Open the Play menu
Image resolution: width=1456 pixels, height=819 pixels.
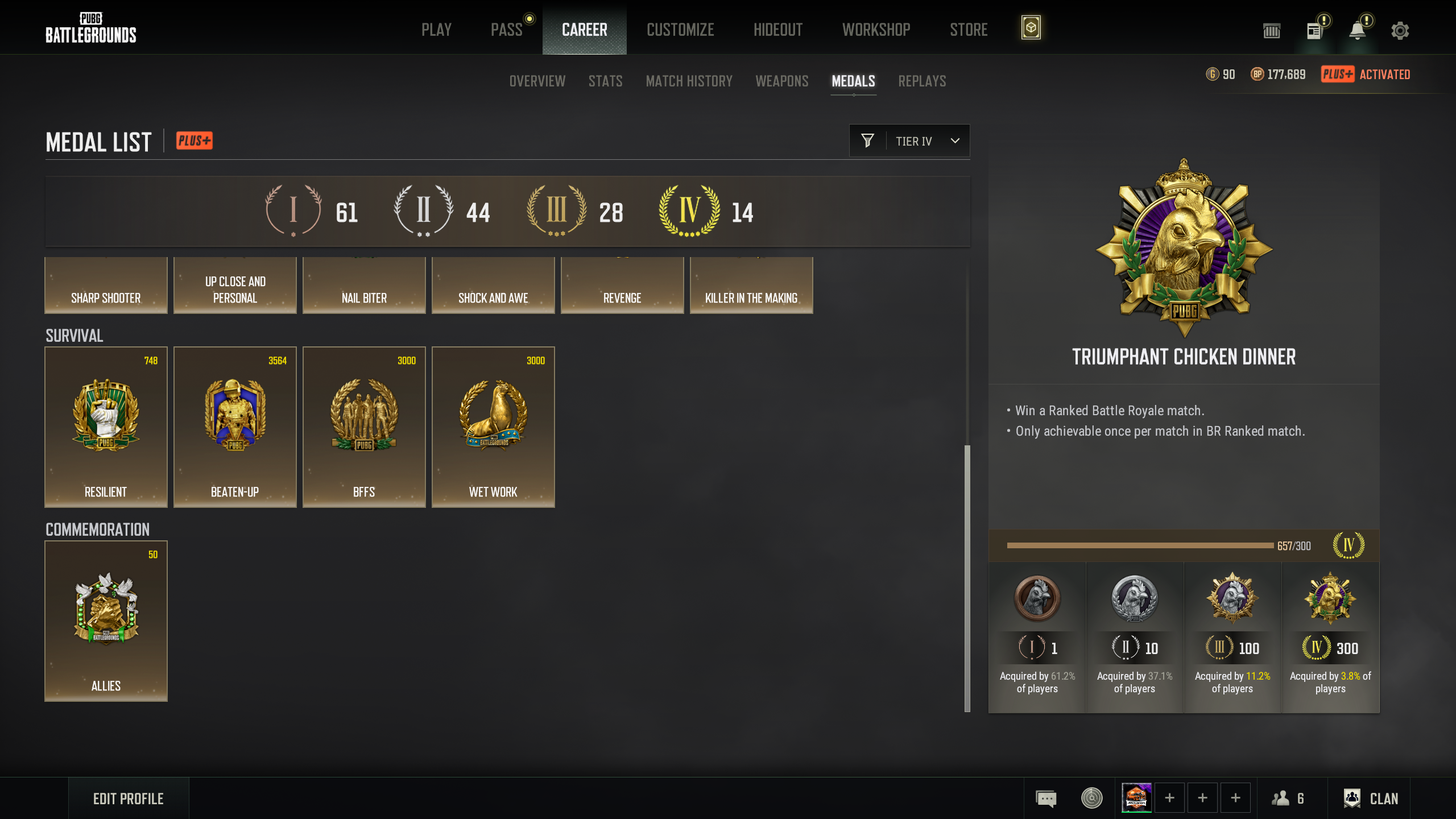436,30
